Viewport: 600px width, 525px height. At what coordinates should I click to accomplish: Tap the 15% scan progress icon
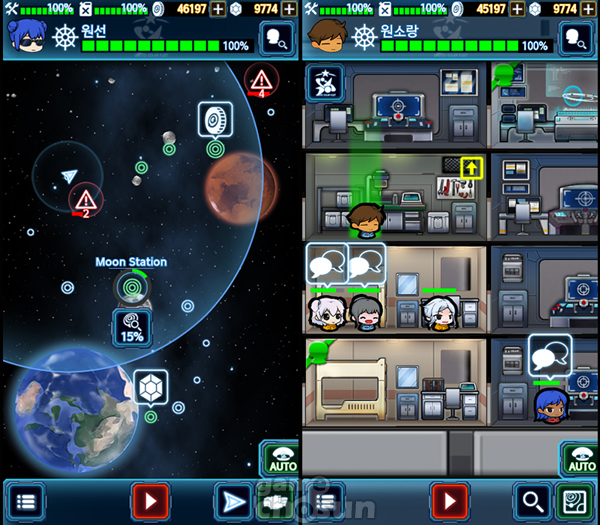click(132, 326)
